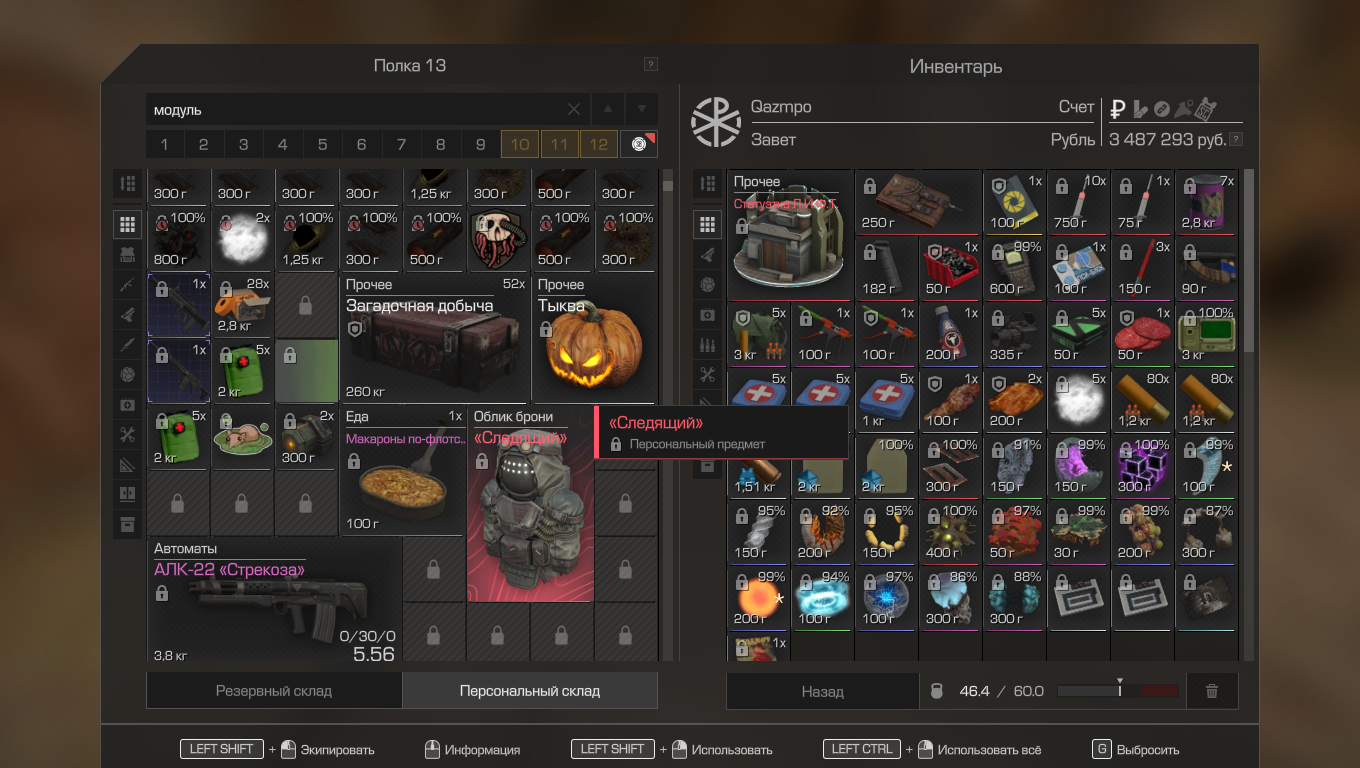Open the target icon shelf tab

tap(638, 144)
